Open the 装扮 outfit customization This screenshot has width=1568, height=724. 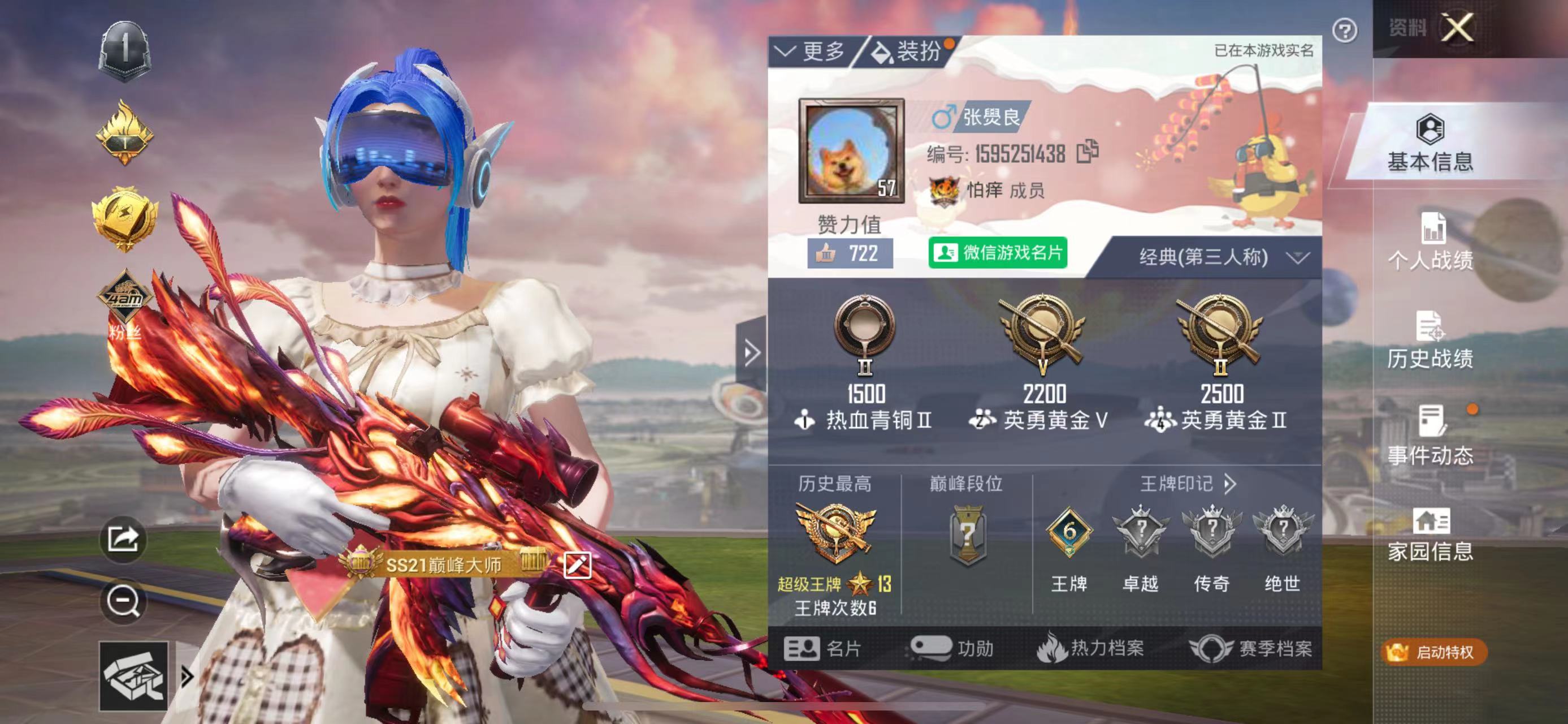pyautogui.click(x=908, y=52)
